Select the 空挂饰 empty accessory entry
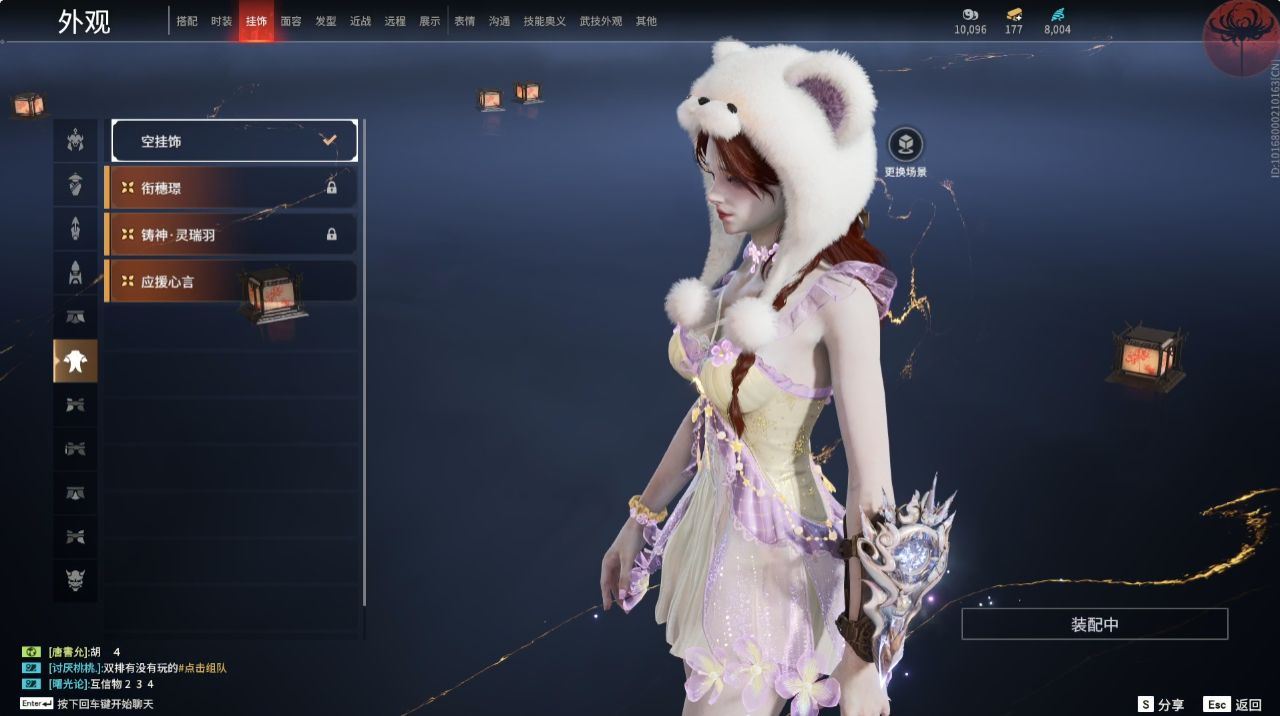The height and width of the screenshot is (716, 1280). point(234,141)
